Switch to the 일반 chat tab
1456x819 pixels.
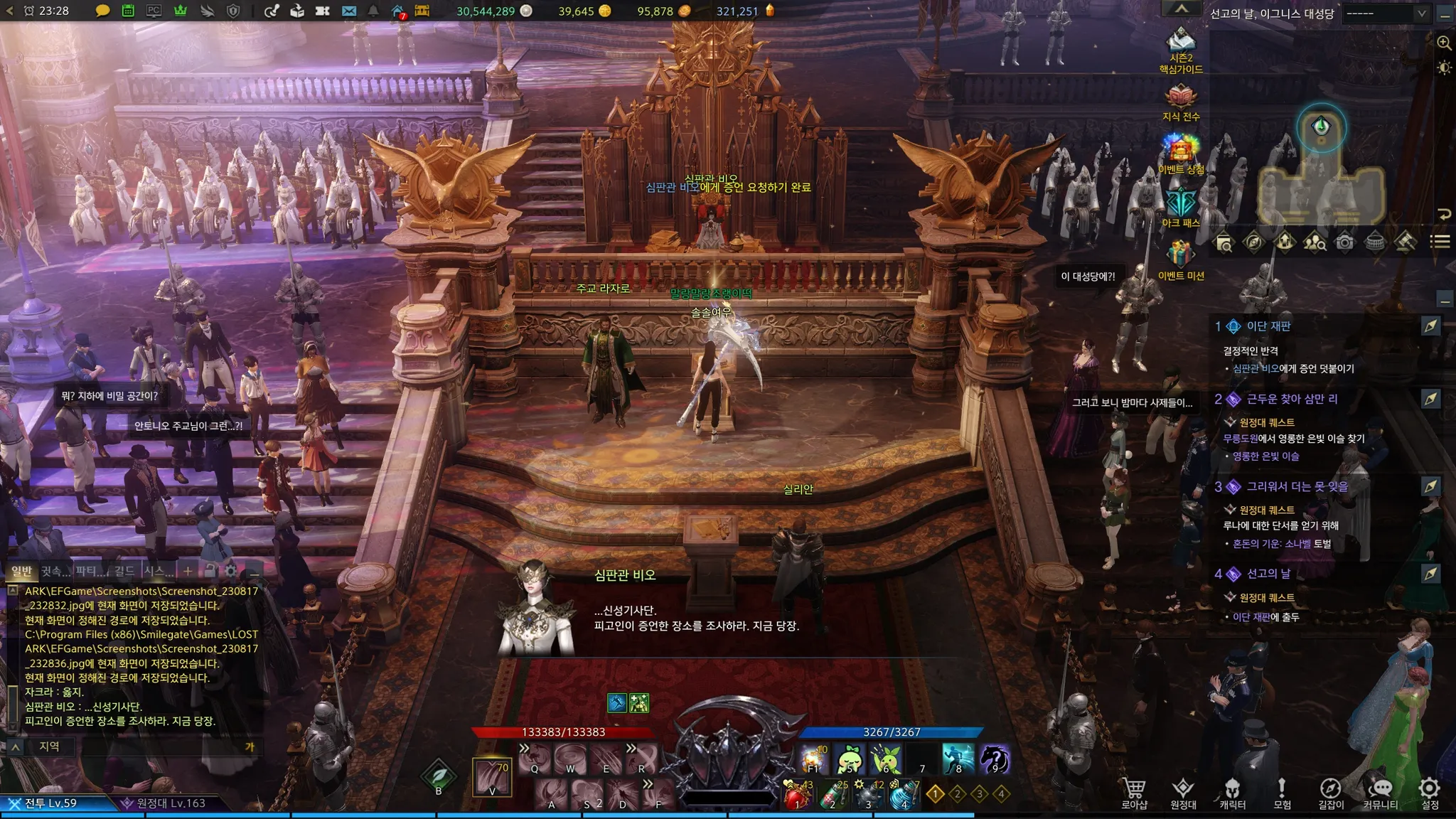click(21, 571)
